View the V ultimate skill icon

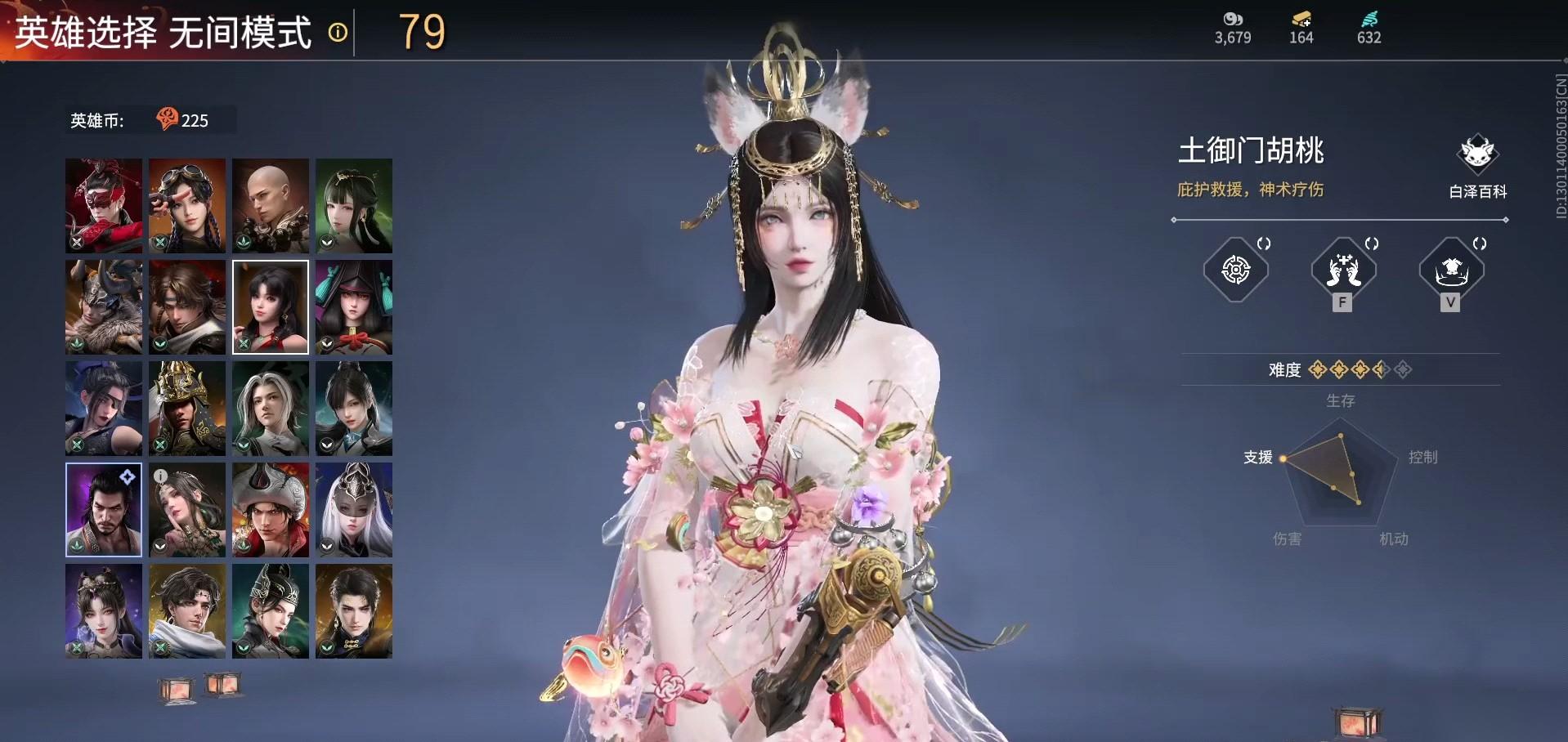[1451, 271]
